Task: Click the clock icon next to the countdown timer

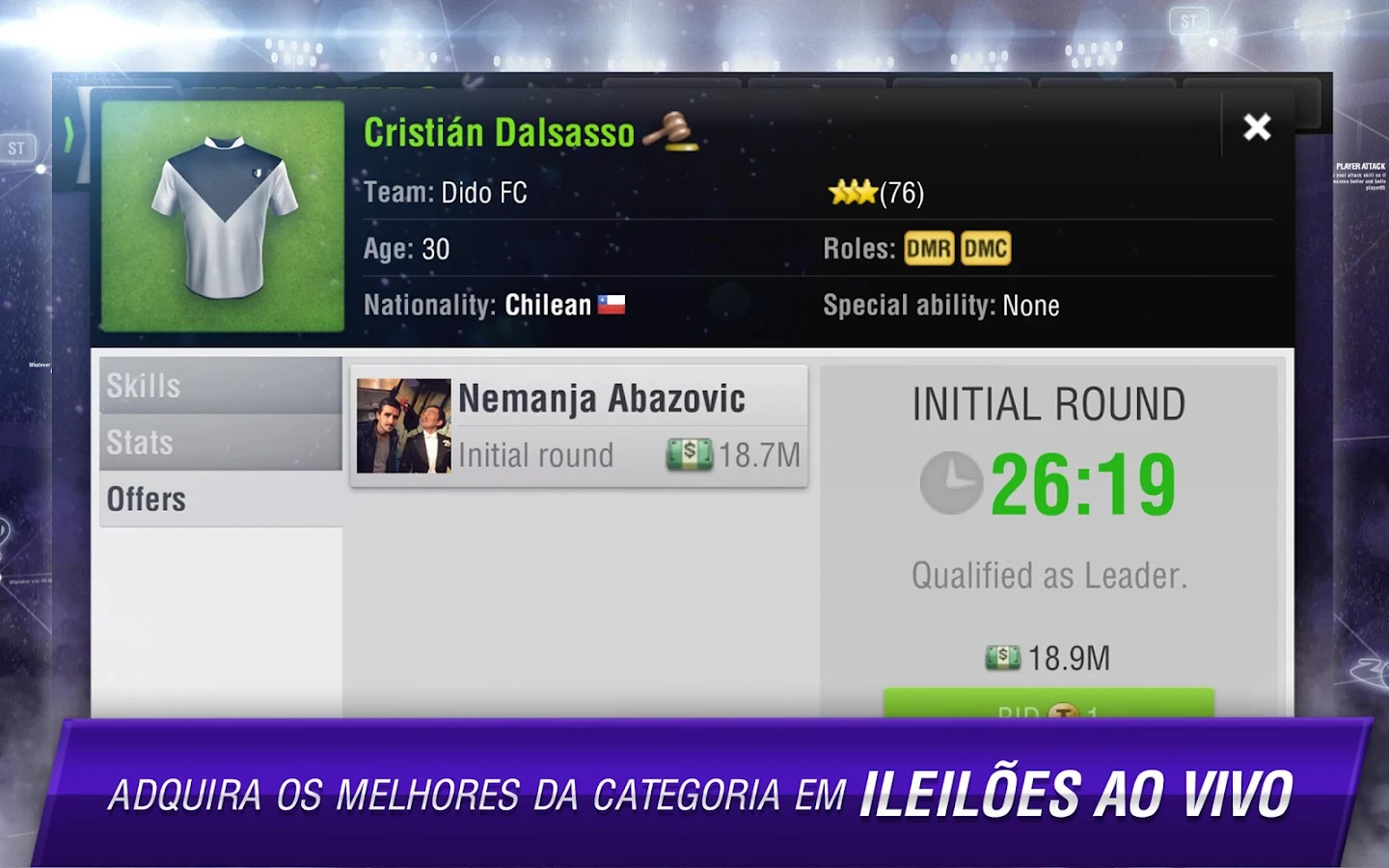Action: (950, 483)
